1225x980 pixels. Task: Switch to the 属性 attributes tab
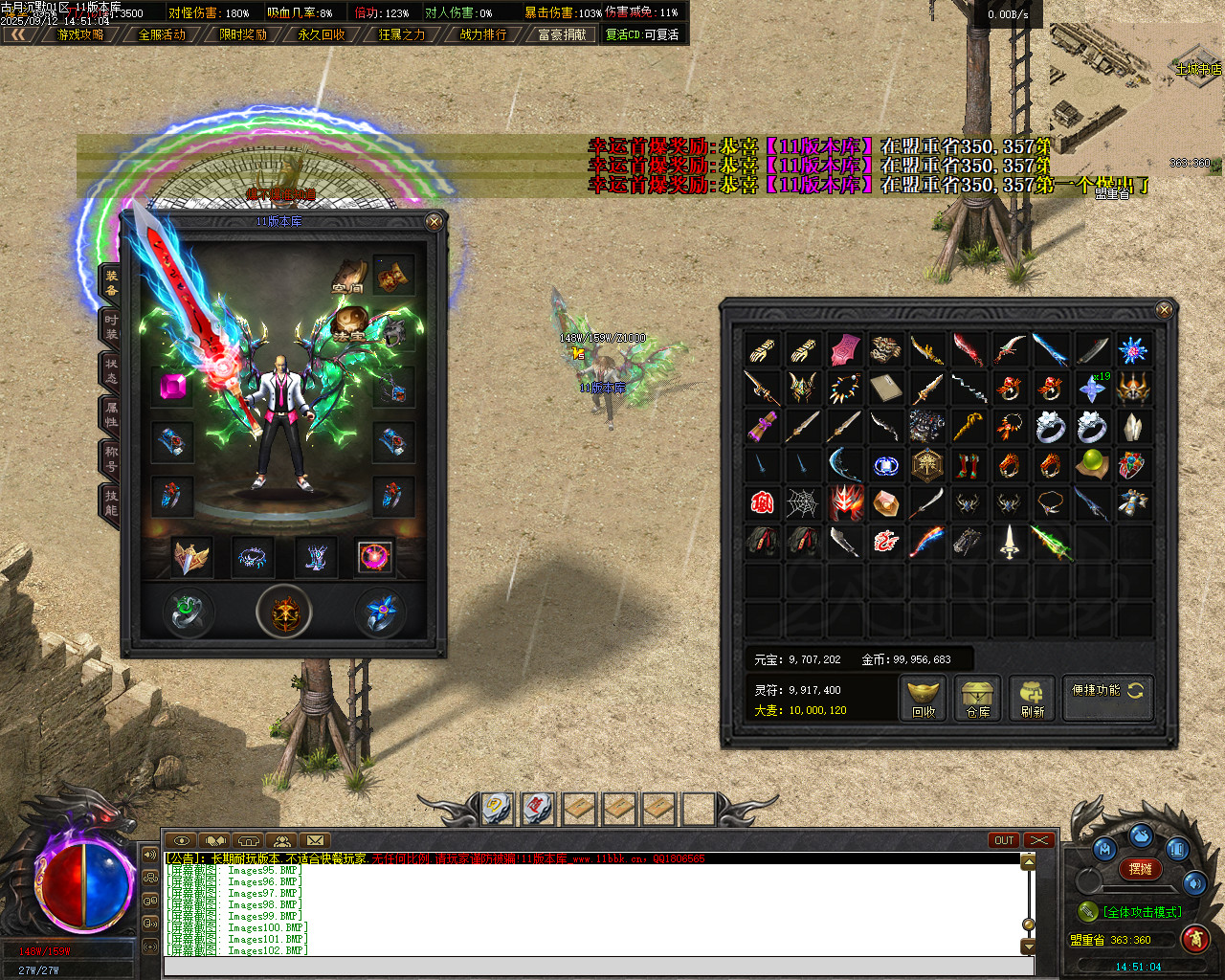tap(111, 415)
